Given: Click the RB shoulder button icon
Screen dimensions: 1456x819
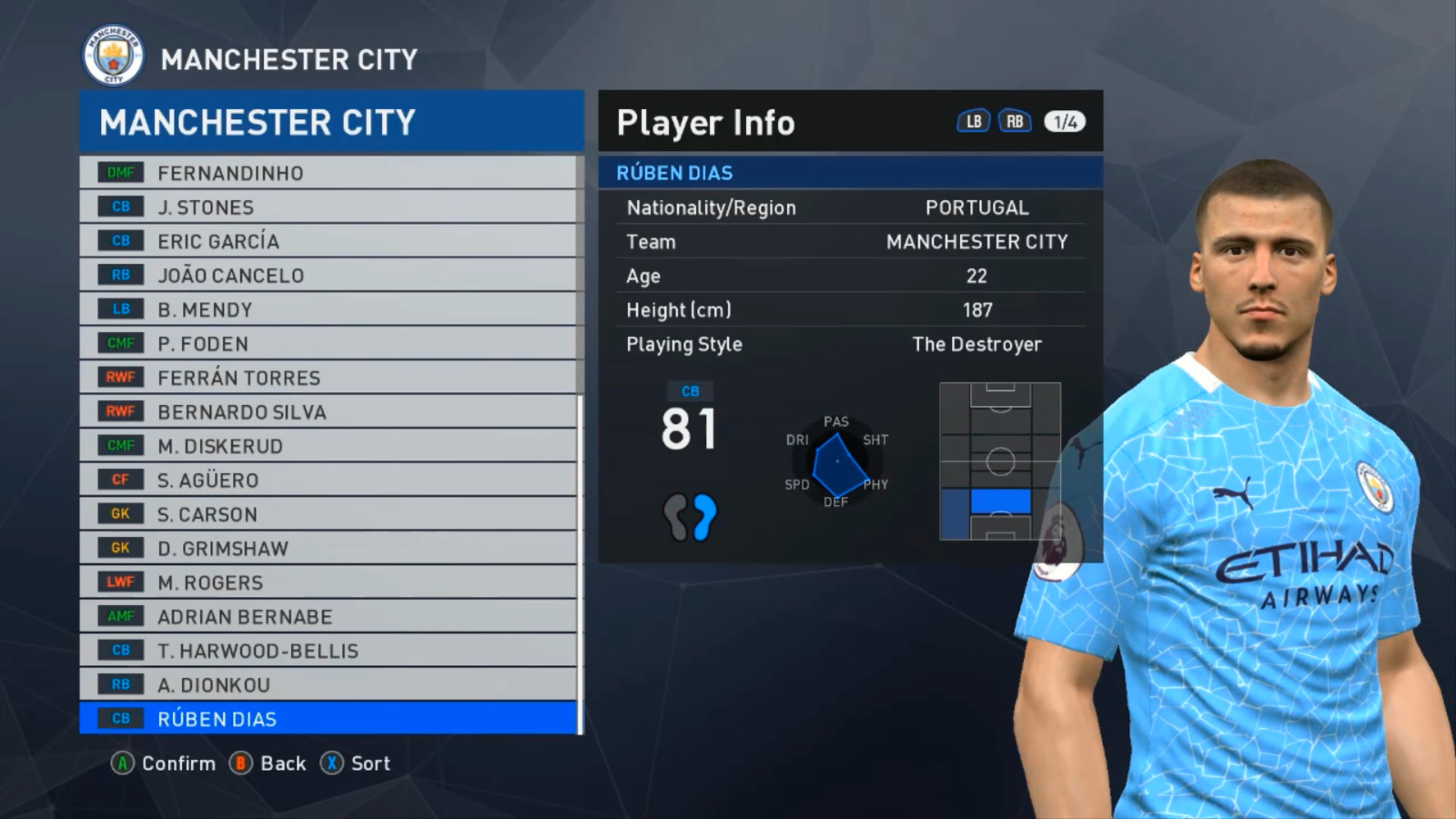Looking at the screenshot, I should point(1014,120).
